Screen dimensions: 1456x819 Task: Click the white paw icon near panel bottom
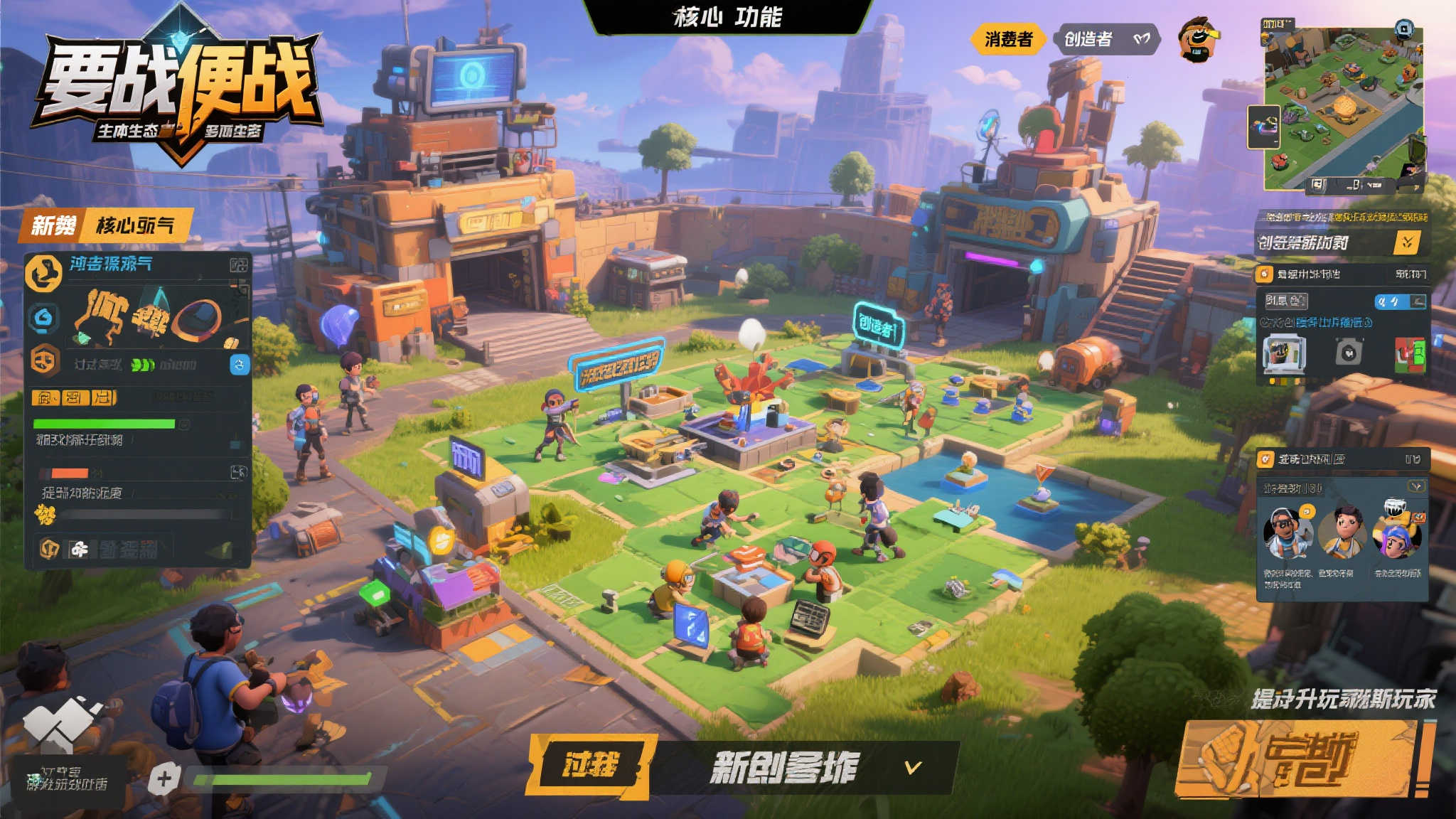80,547
